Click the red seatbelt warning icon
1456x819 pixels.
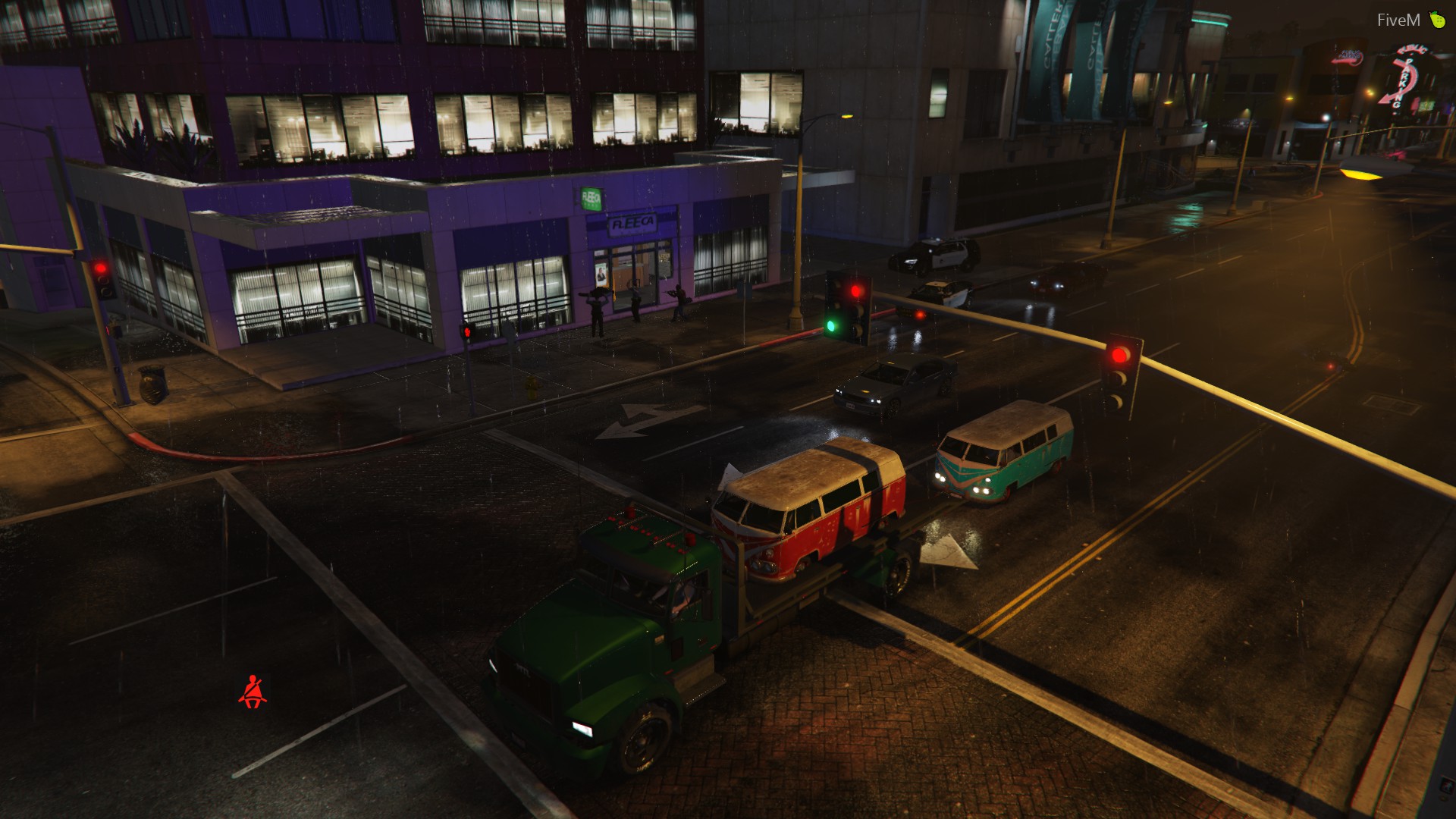[253, 692]
